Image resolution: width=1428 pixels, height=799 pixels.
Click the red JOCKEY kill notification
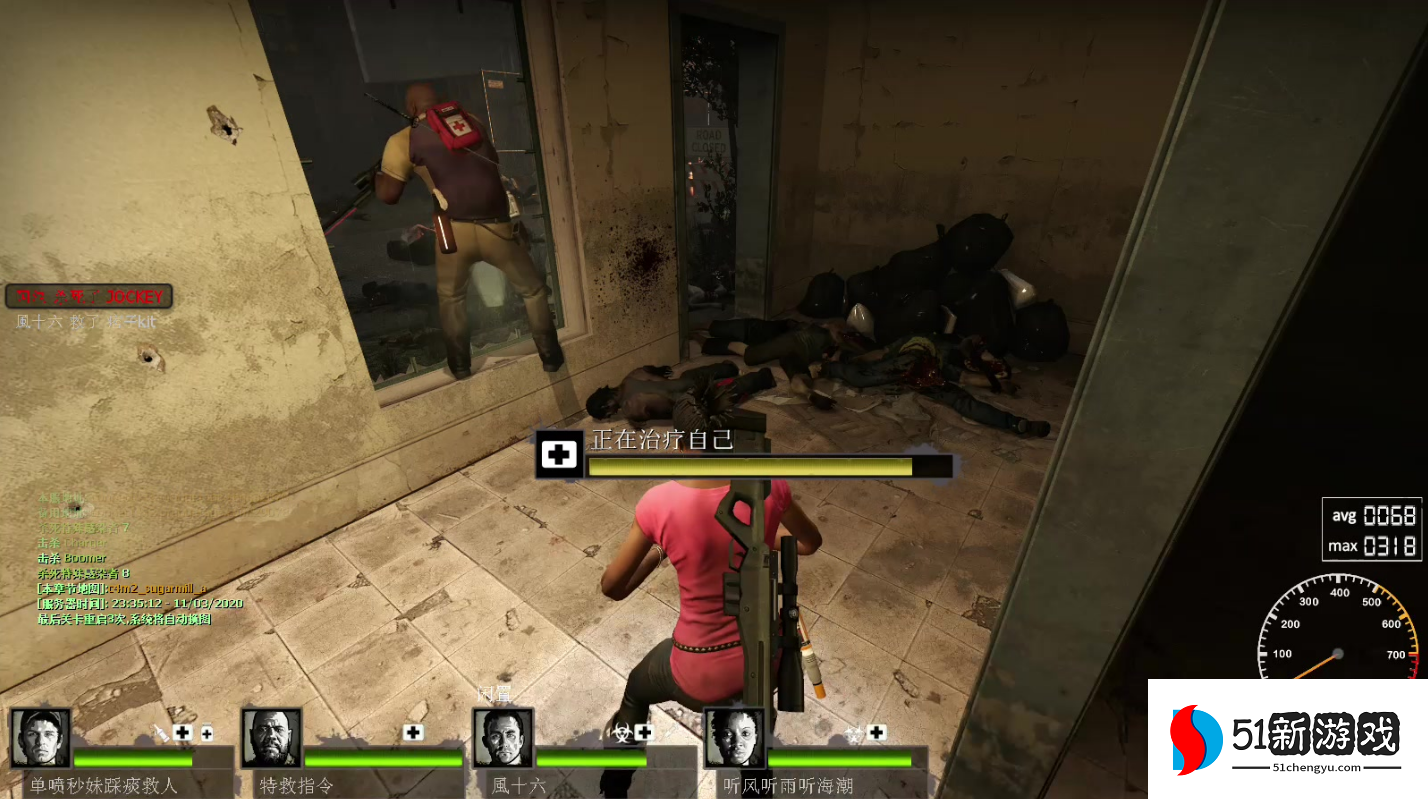point(89,296)
